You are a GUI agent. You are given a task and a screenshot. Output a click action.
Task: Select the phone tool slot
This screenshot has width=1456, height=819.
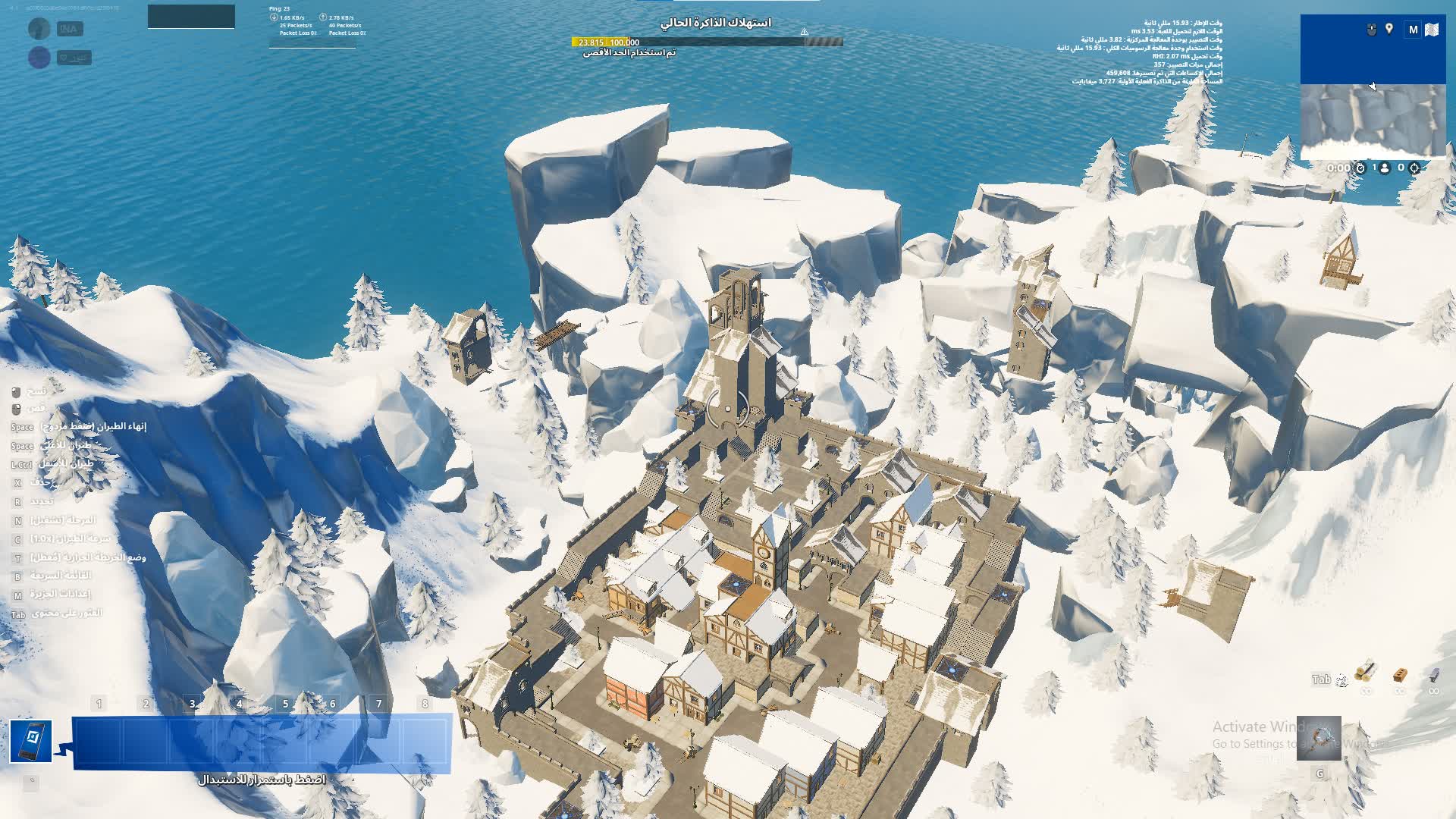(x=31, y=741)
